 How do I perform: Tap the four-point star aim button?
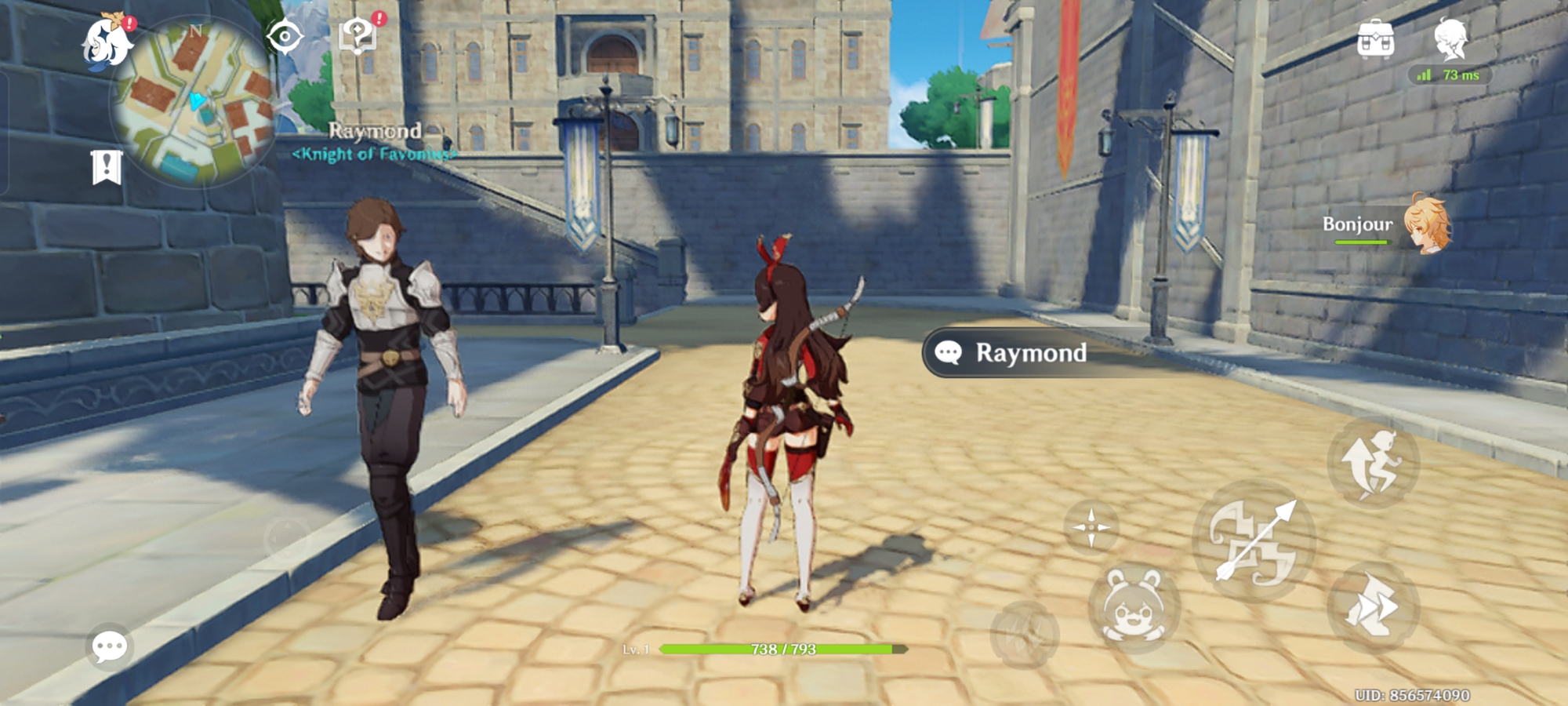coord(1091,526)
